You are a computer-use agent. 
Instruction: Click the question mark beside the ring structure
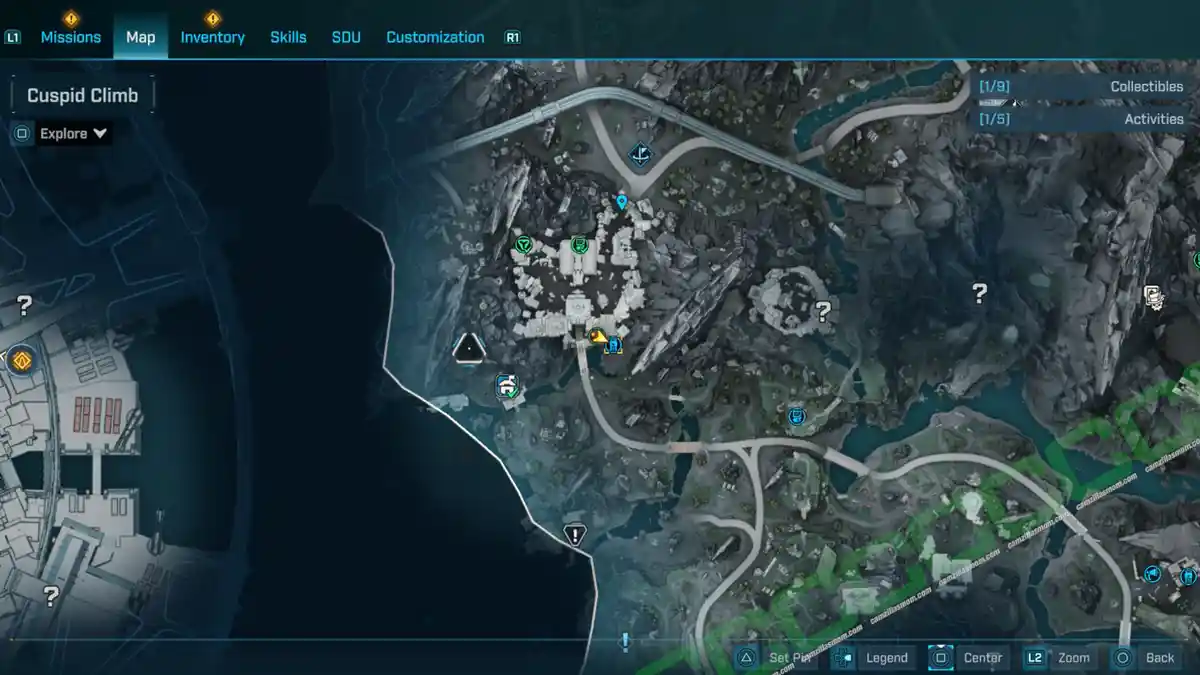click(823, 311)
